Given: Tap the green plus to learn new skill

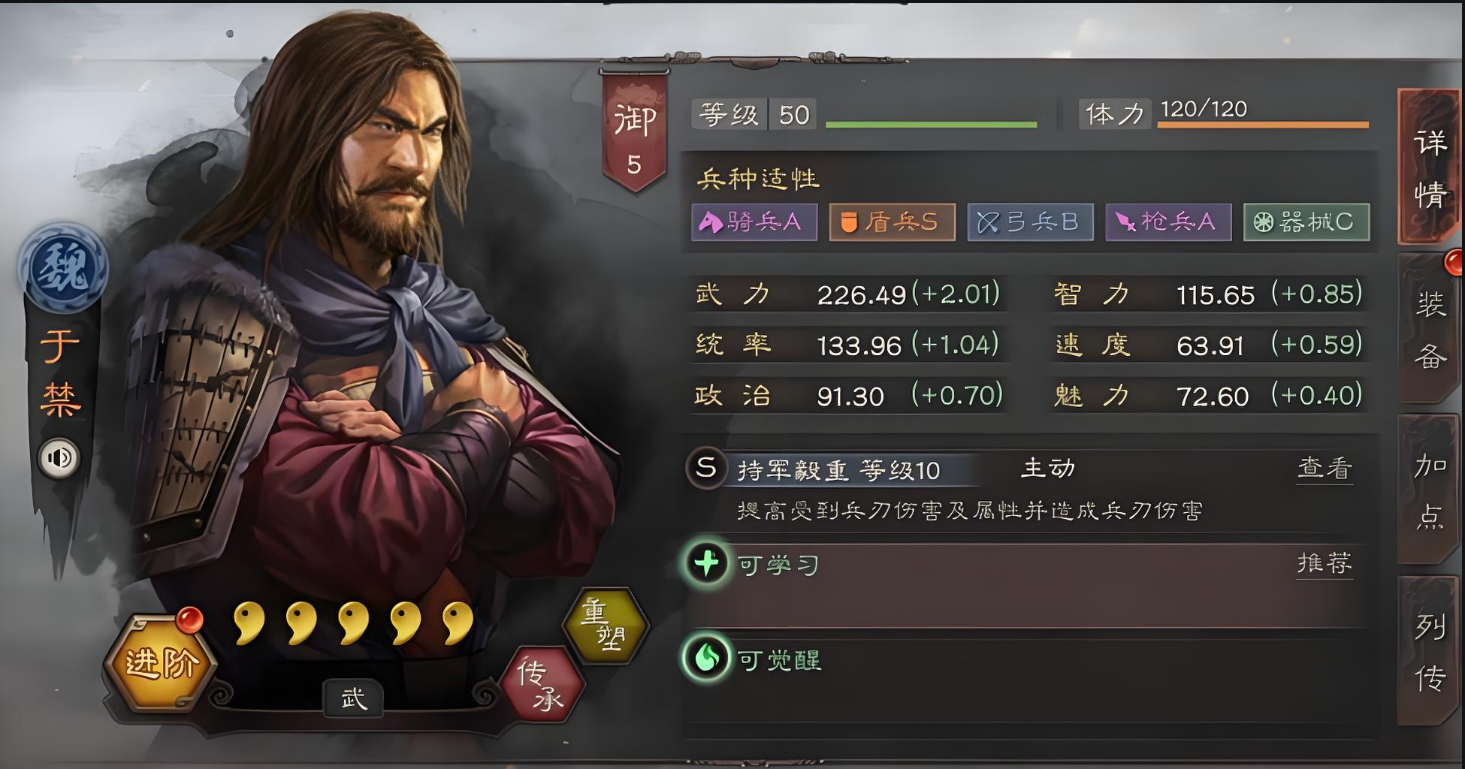Looking at the screenshot, I should (x=706, y=563).
